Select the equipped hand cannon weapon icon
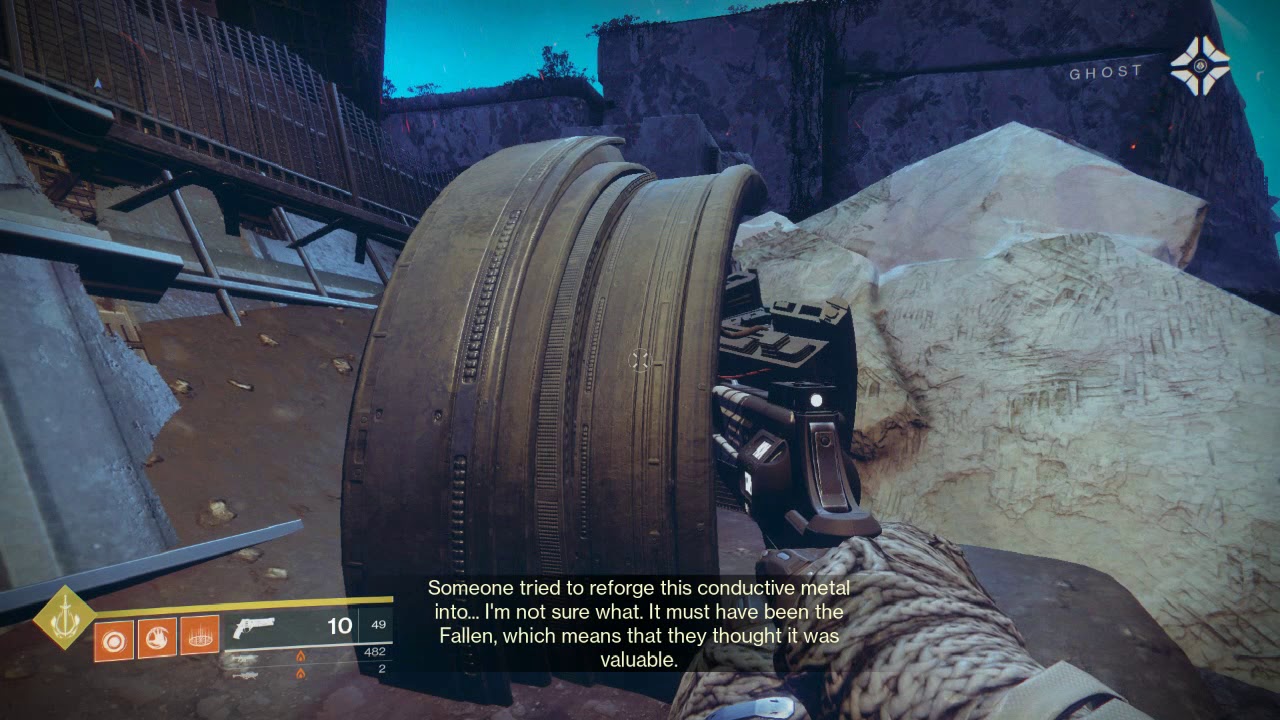The image size is (1280, 720). [254, 627]
